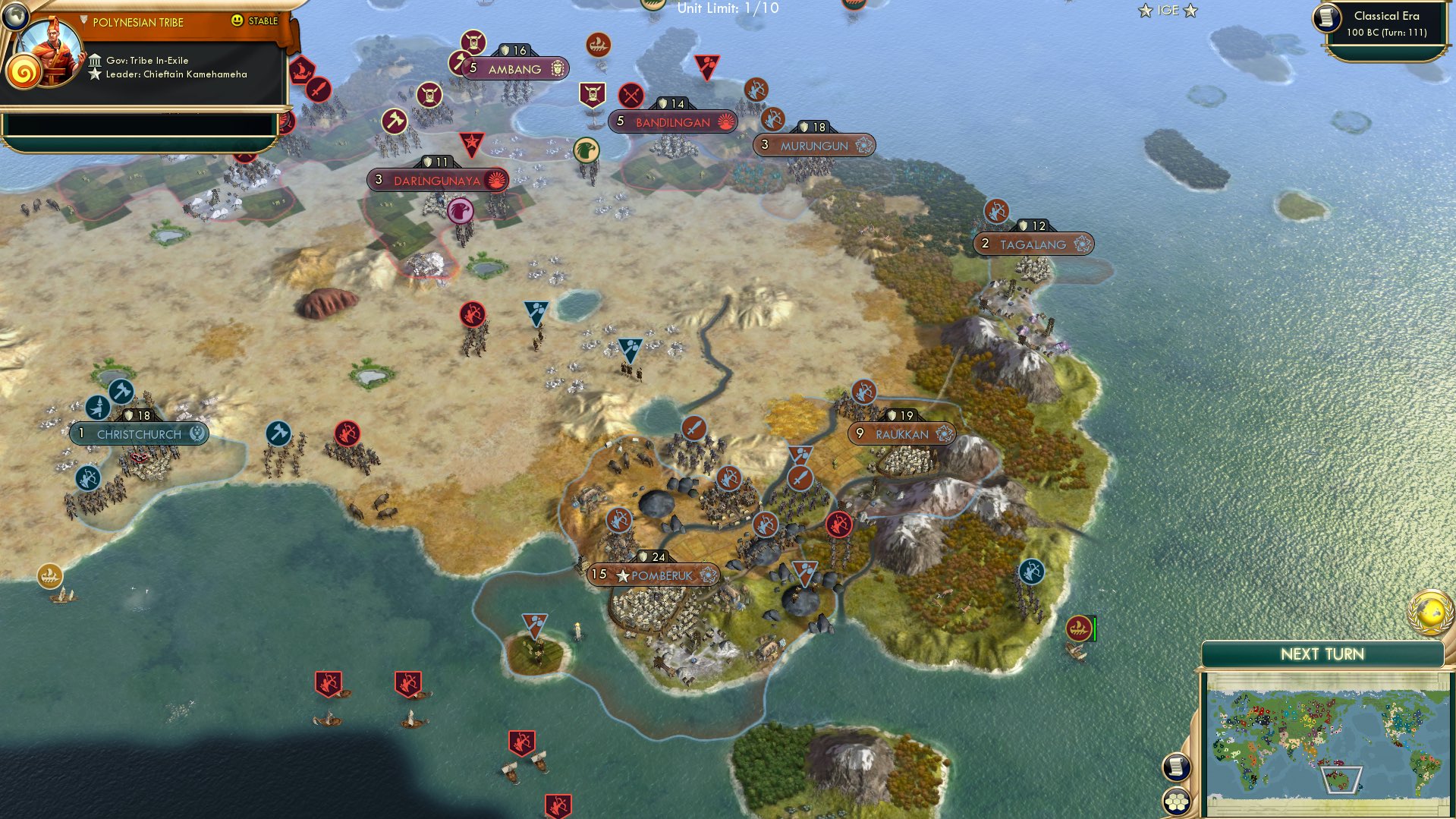Toggle strategic view with the hexagon icon
Screen dimensions: 1456x819
(1177, 802)
